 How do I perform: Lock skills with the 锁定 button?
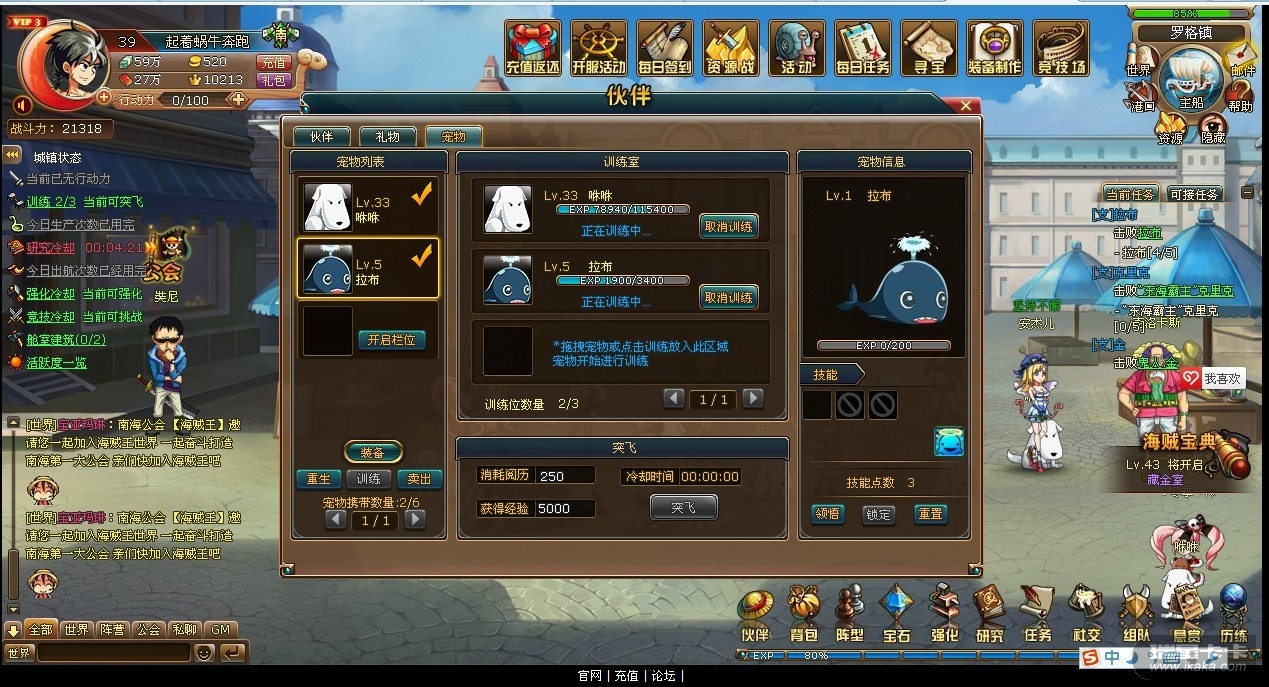(x=878, y=514)
